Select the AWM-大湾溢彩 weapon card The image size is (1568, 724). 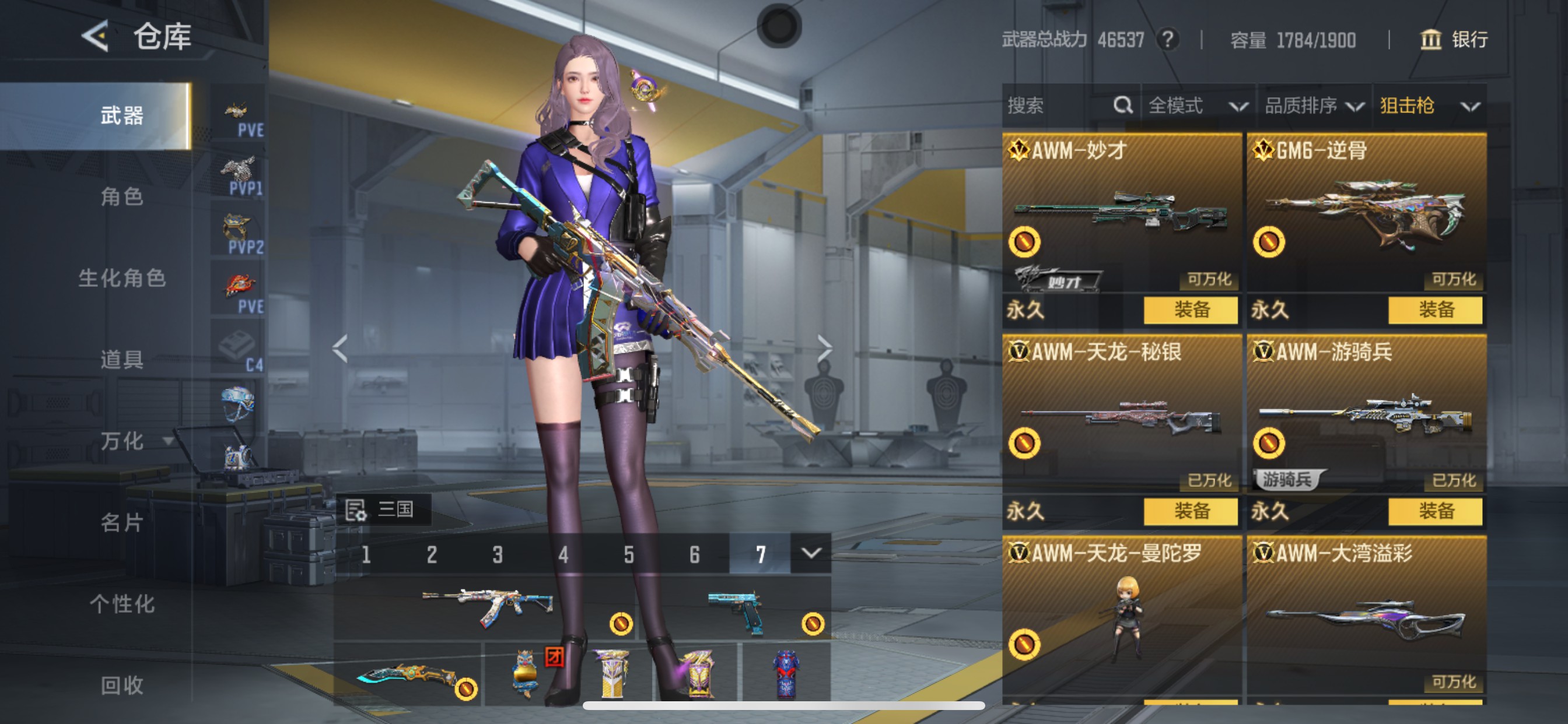(1366, 614)
